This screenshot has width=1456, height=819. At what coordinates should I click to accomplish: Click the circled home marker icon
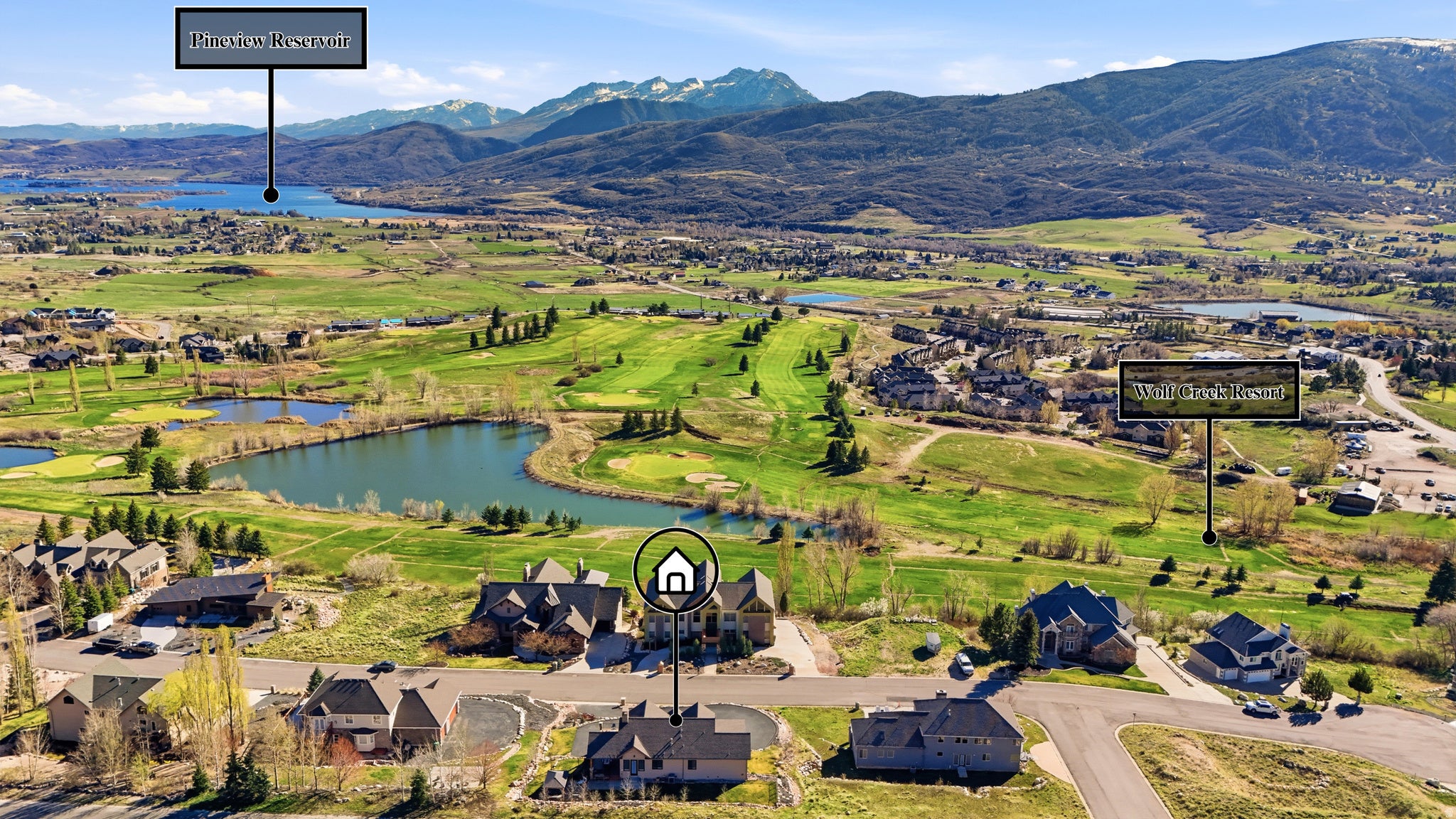pos(675,570)
